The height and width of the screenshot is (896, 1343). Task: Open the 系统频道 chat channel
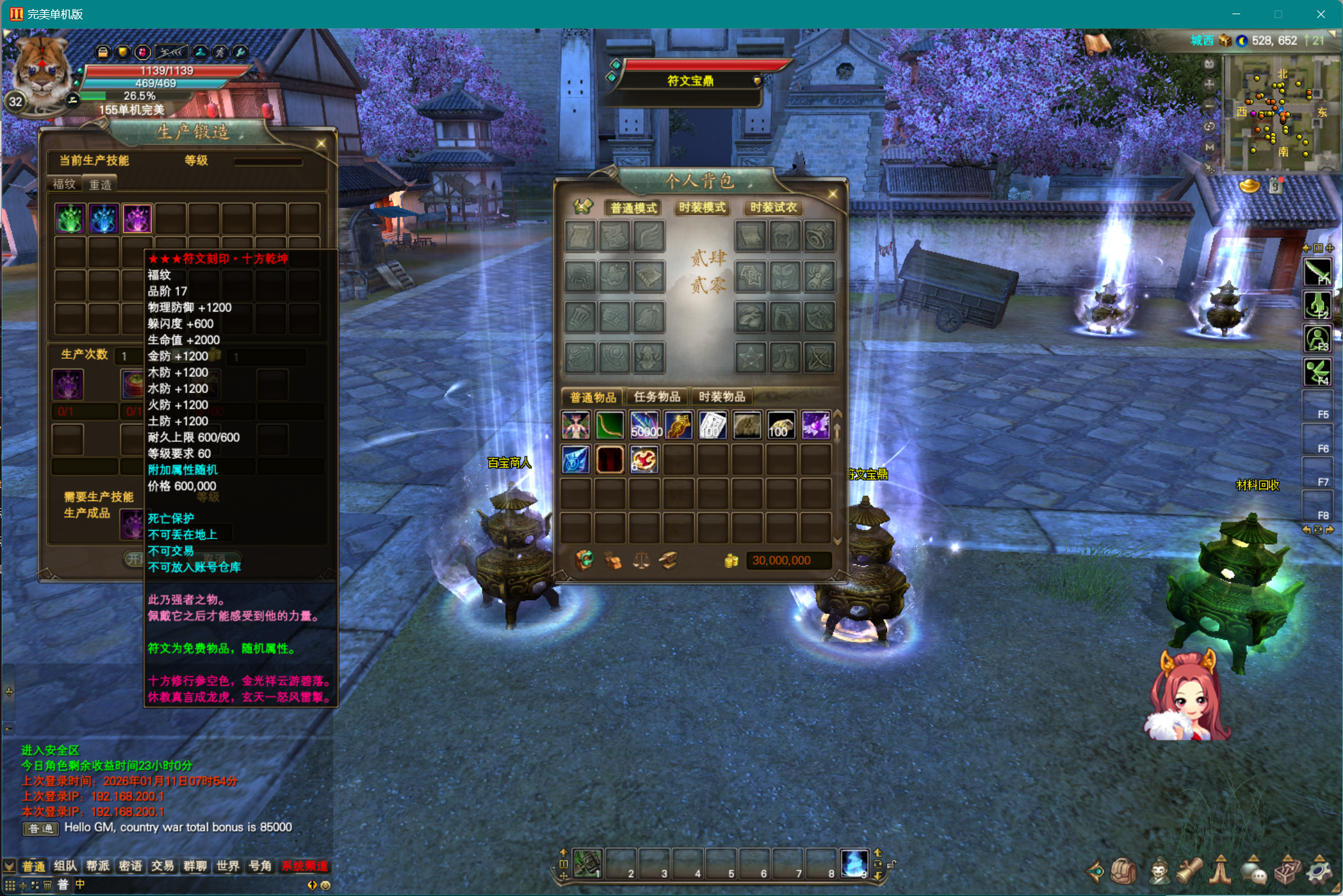point(305,866)
